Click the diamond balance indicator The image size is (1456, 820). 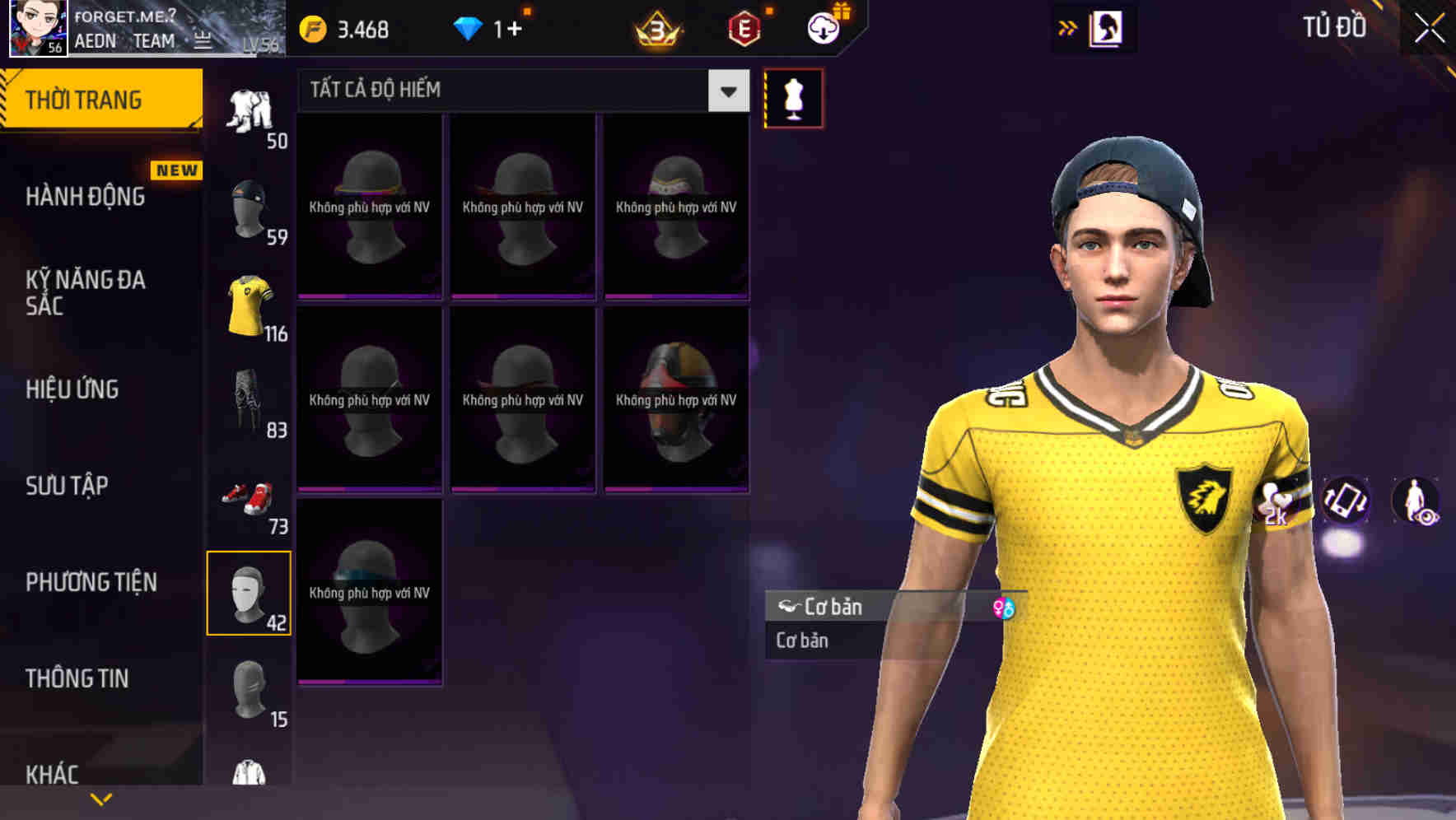click(488, 27)
